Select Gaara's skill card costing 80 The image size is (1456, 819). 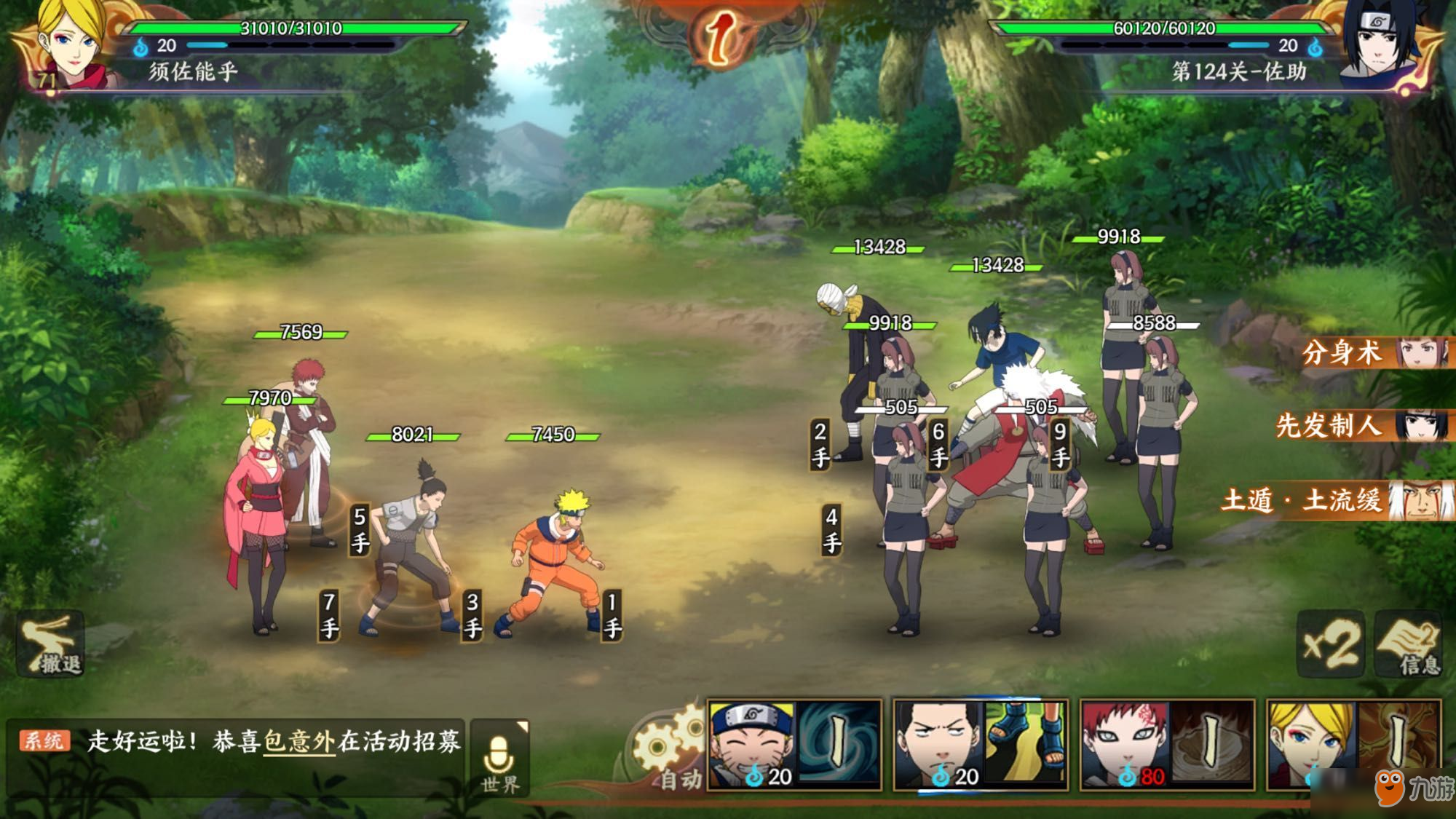1167,744
